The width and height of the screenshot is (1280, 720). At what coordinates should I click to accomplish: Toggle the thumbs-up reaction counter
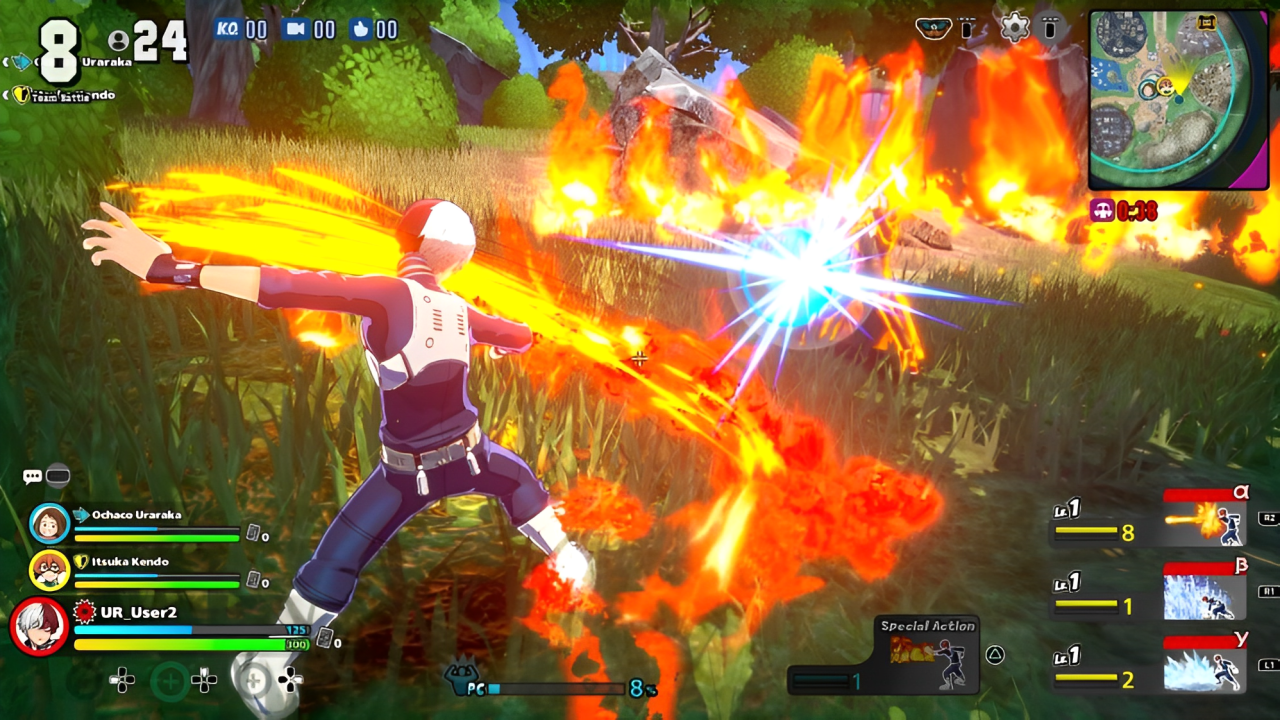361,29
